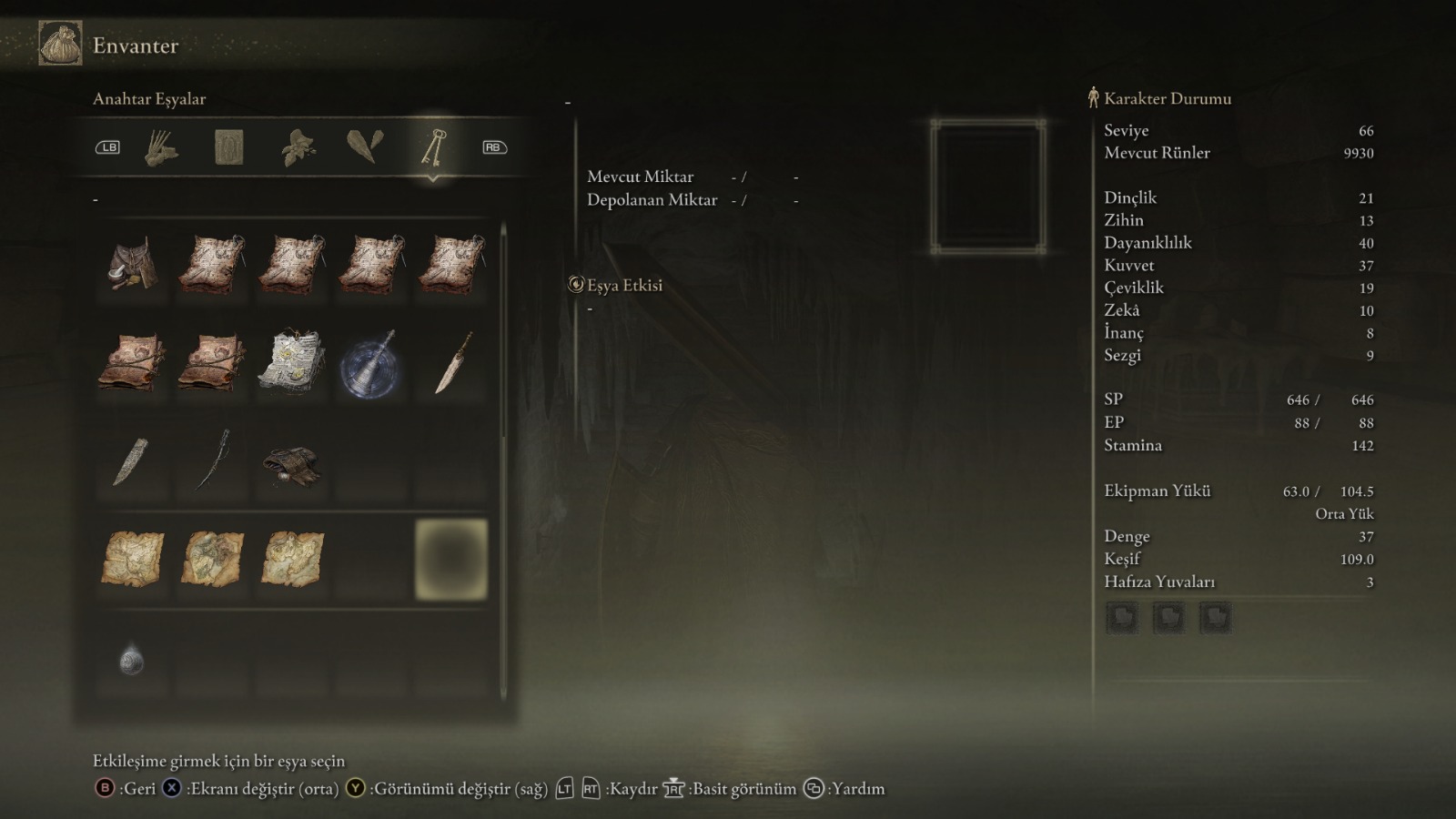Show the upgrade materials shard tab
This screenshot has height=819, width=1456.
365,147
